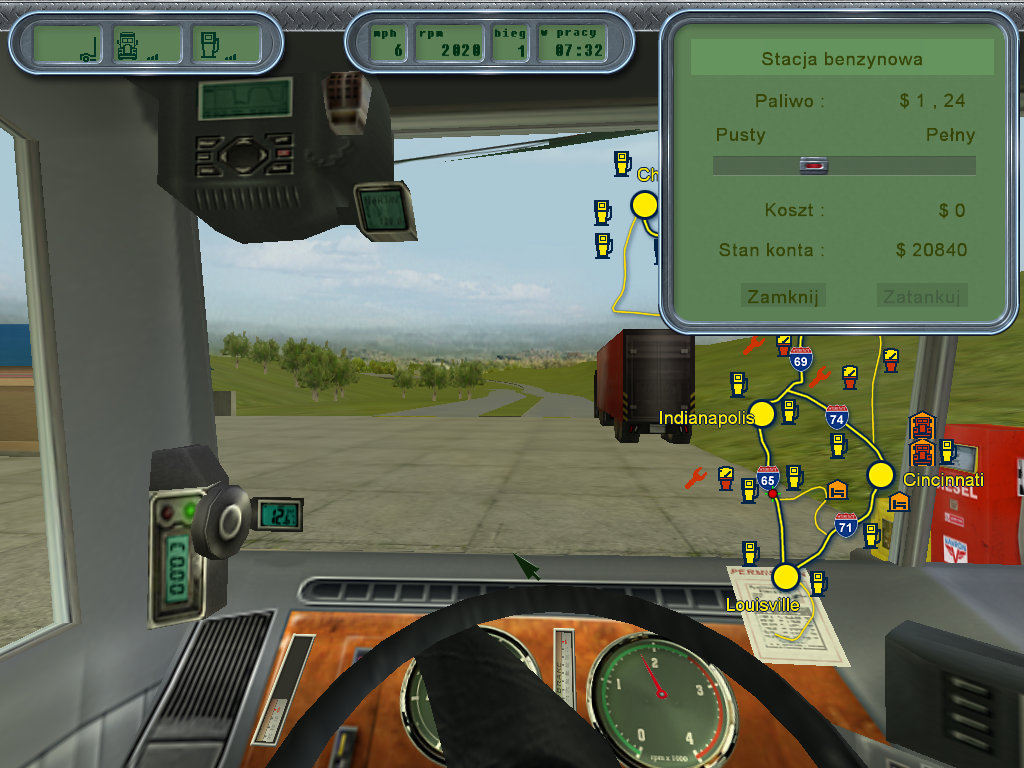Click the Interstate 71 shield on the map
Viewport: 1024px width, 768px height.
(x=846, y=524)
